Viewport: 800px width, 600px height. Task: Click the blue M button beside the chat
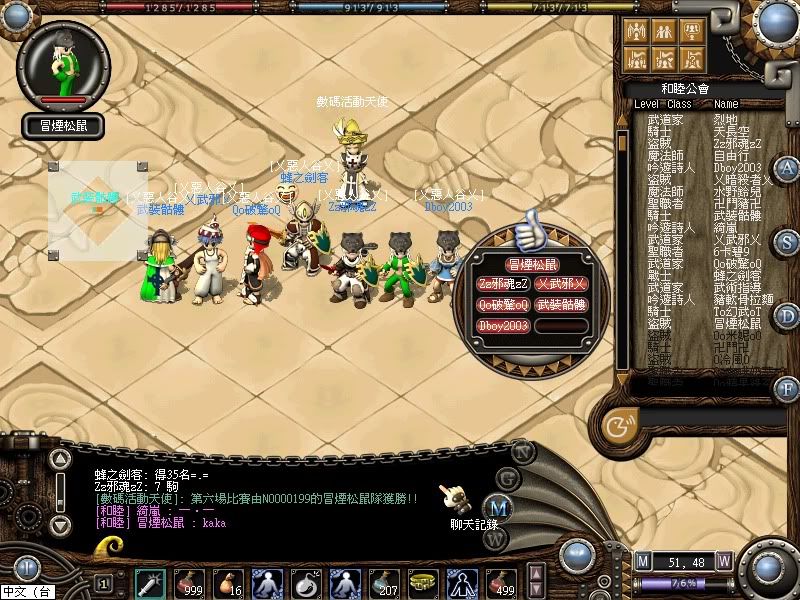point(491,506)
